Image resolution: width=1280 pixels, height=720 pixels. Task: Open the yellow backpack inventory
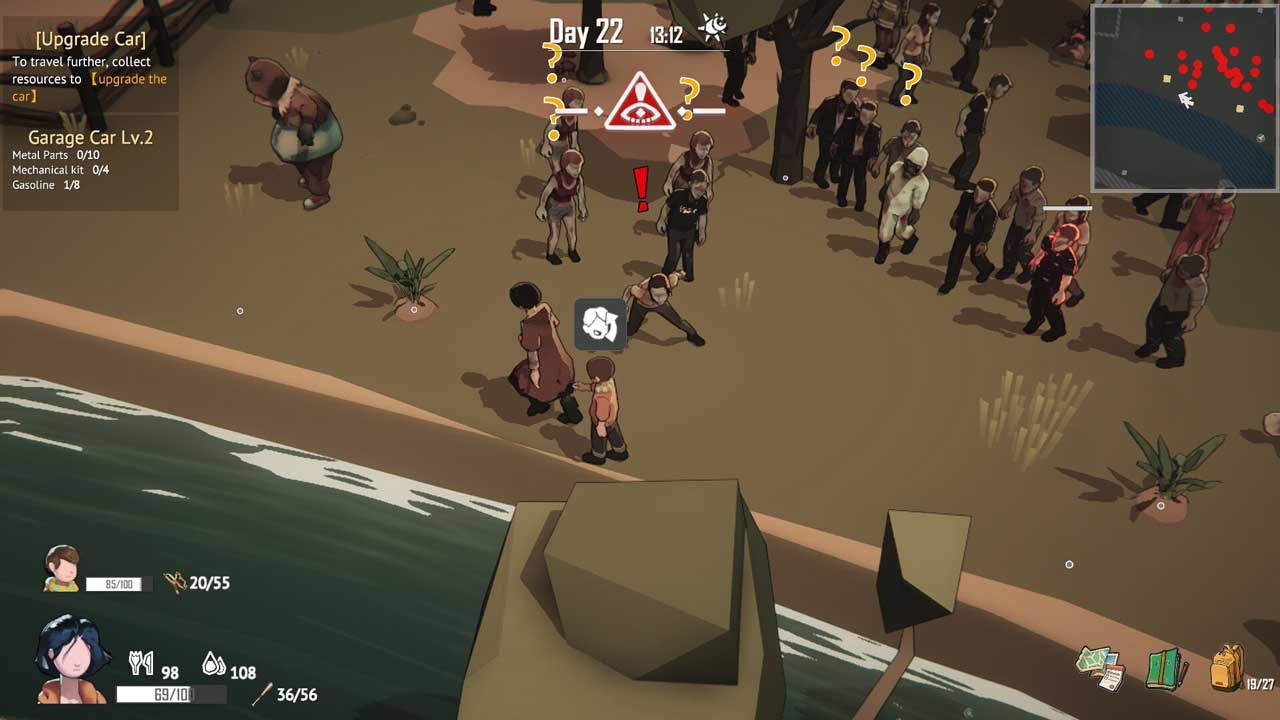[x=1227, y=667]
